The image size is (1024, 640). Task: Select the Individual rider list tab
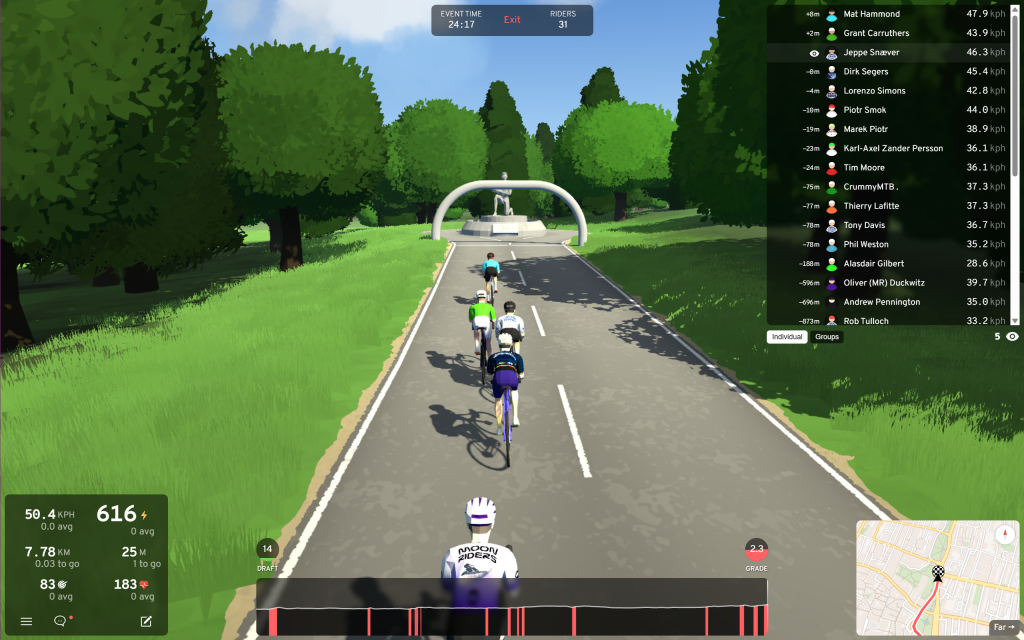point(787,337)
